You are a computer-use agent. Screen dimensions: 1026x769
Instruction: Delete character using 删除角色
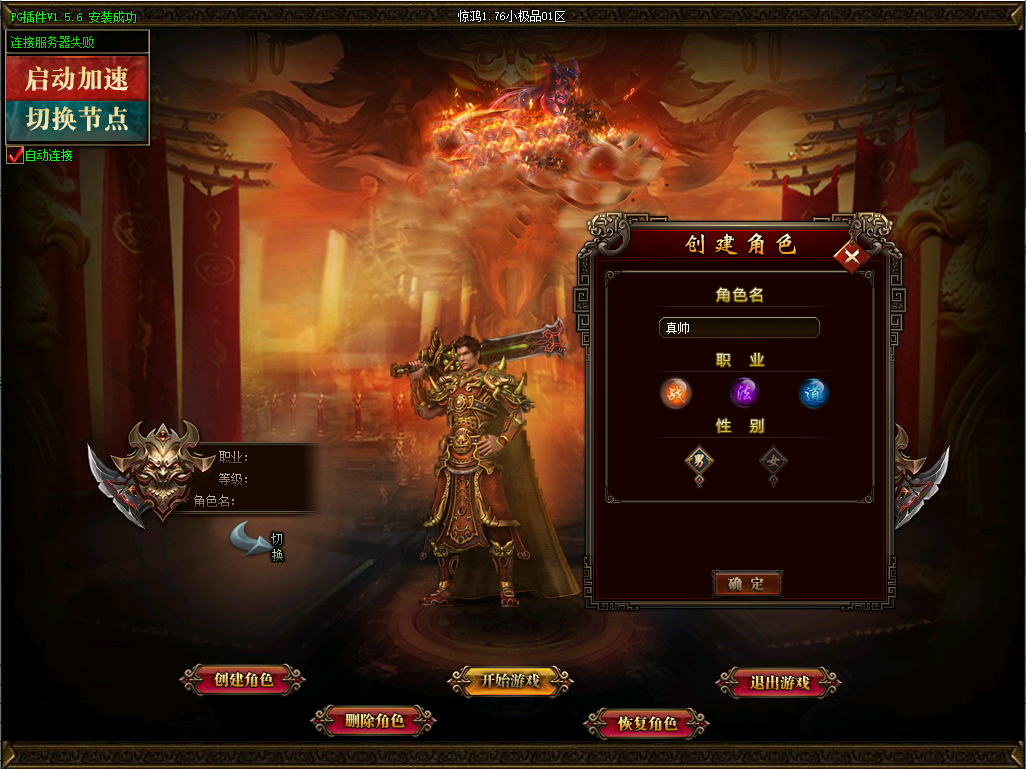pyautogui.click(x=374, y=720)
